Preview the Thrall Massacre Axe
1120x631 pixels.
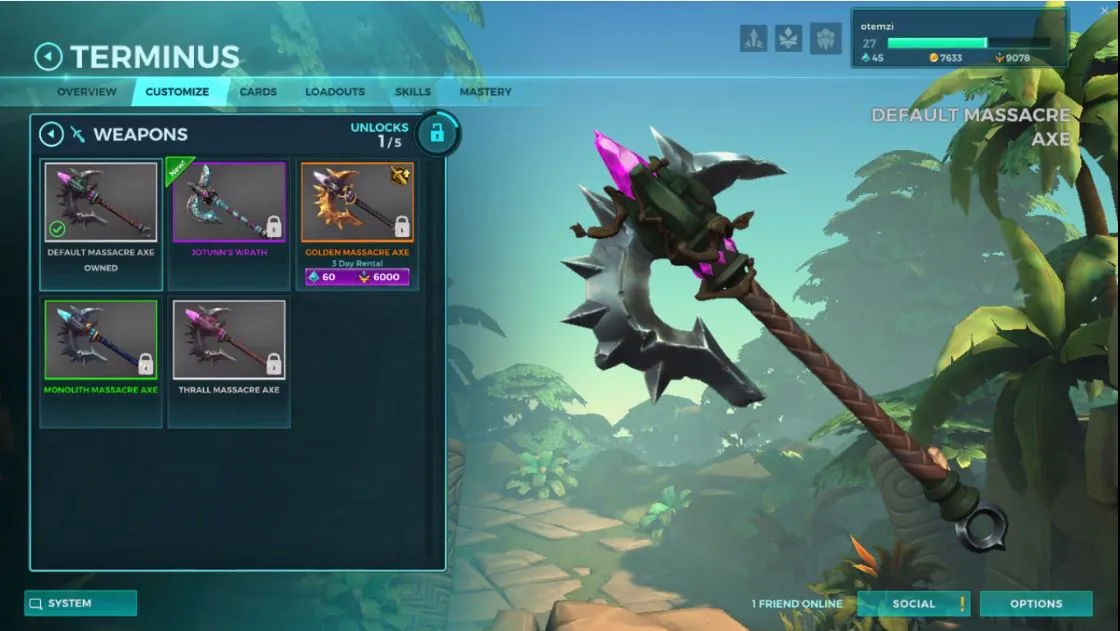[229, 340]
